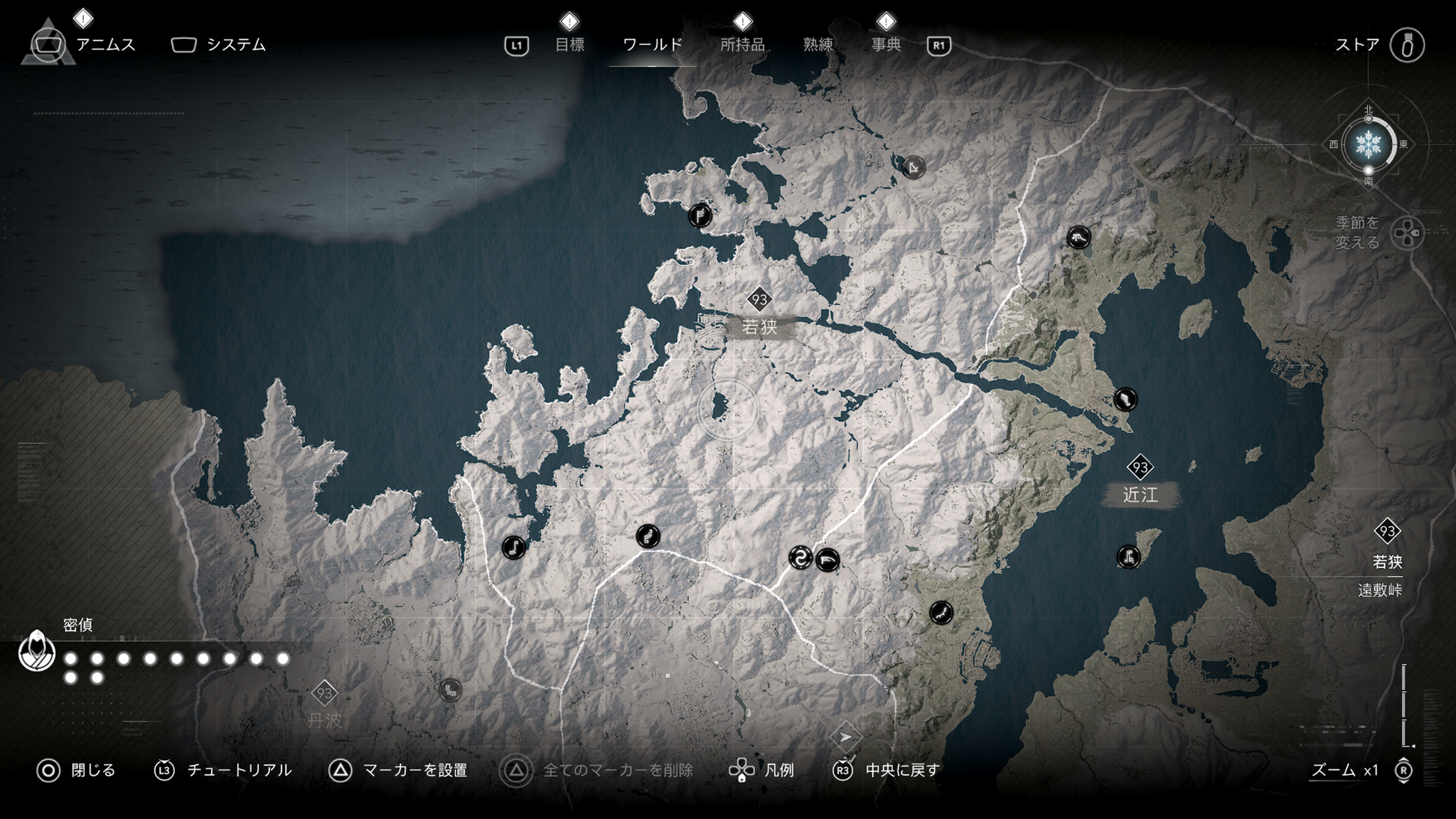Click the snowflake season compass
The image size is (1456, 819).
[x=1368, y=145]
